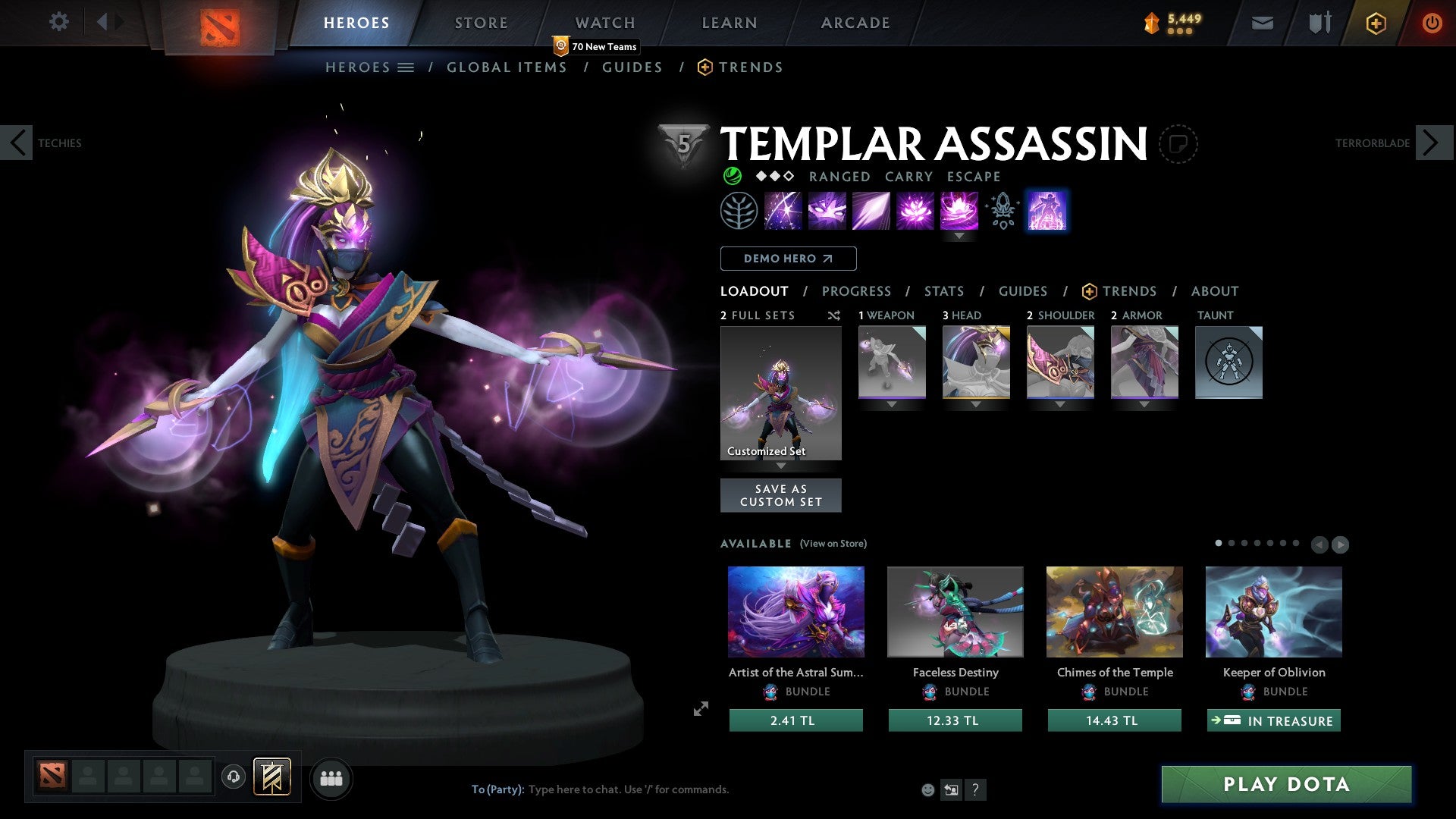This screenshot has height=819, width=1456.
Task: Click the mail envelope icon
Action: click(x=1262, y=22)
